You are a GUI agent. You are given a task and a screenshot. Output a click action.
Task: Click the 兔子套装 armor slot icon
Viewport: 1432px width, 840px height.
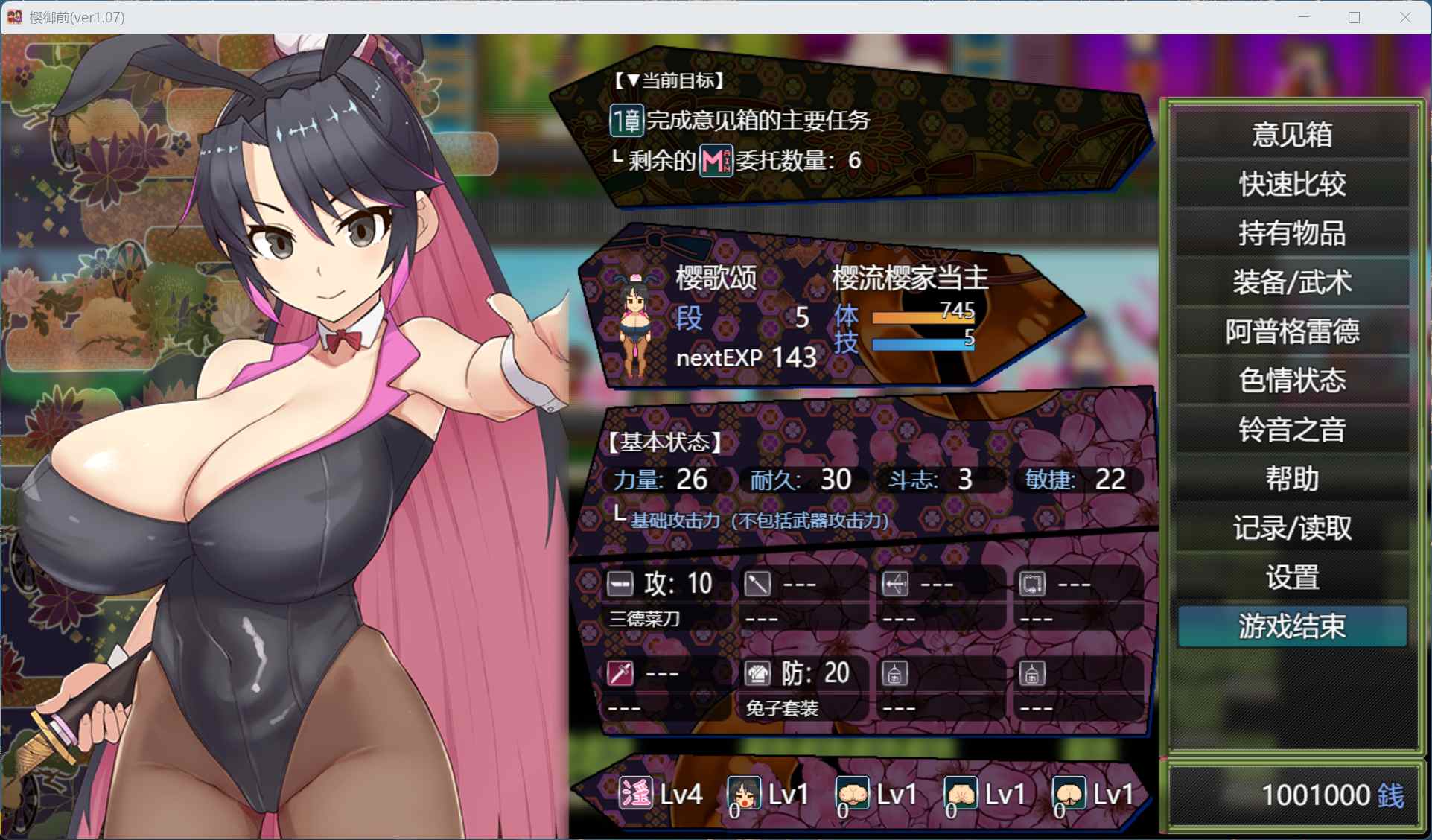(x=758, y=672)
